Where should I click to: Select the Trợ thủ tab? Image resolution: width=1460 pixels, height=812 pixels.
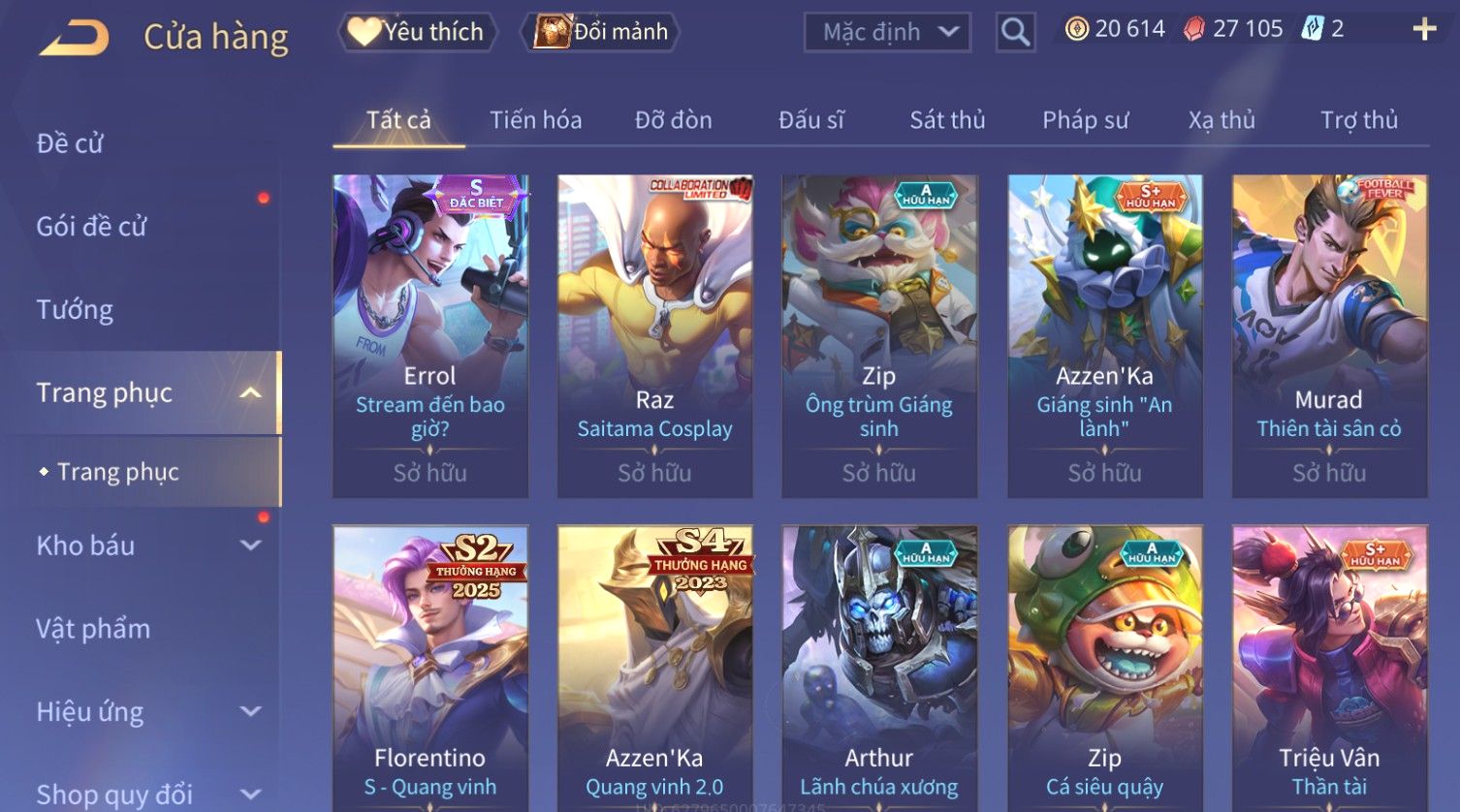(1358, 120)
